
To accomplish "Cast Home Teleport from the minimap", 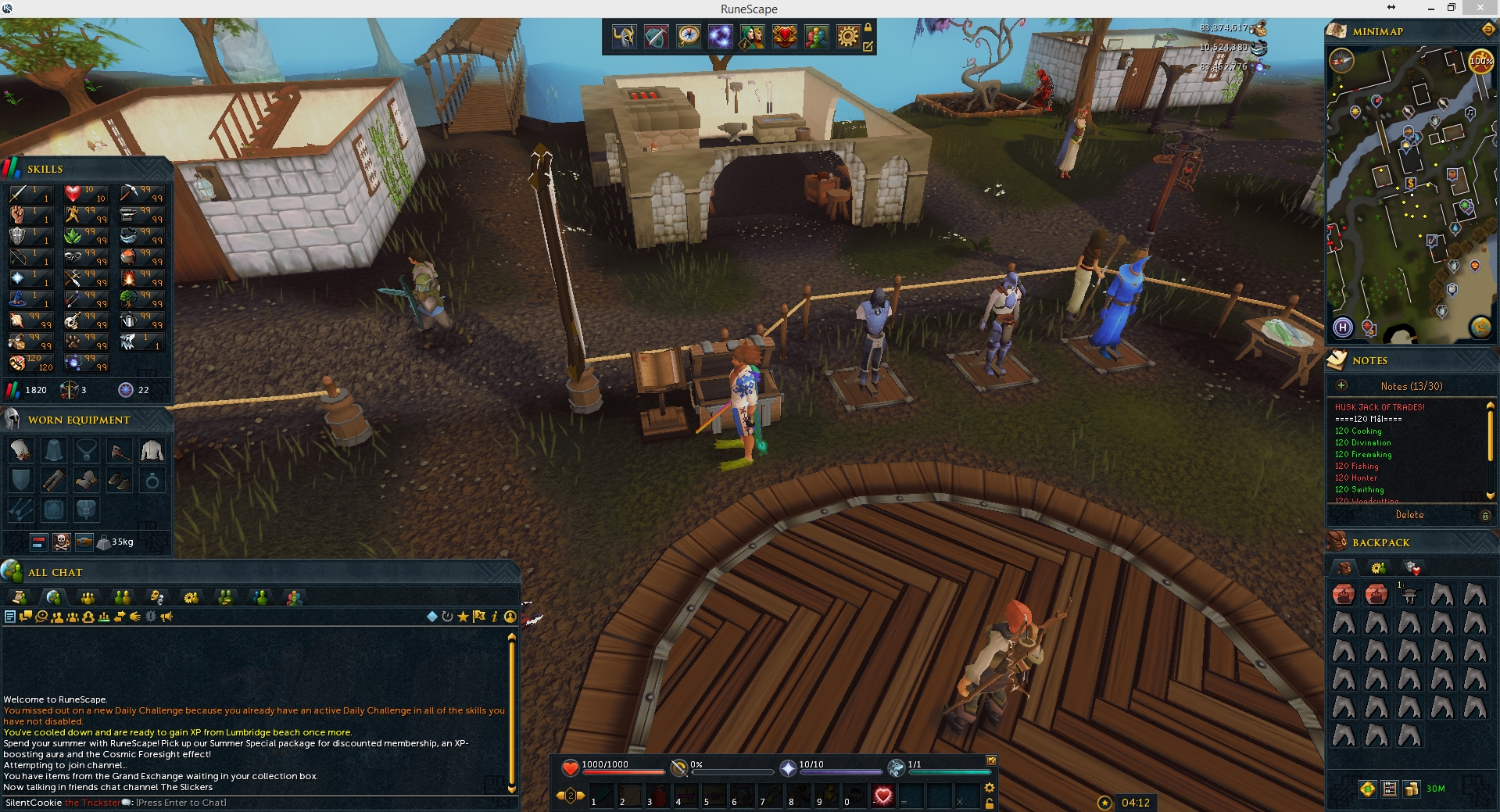I will 1341,329.
